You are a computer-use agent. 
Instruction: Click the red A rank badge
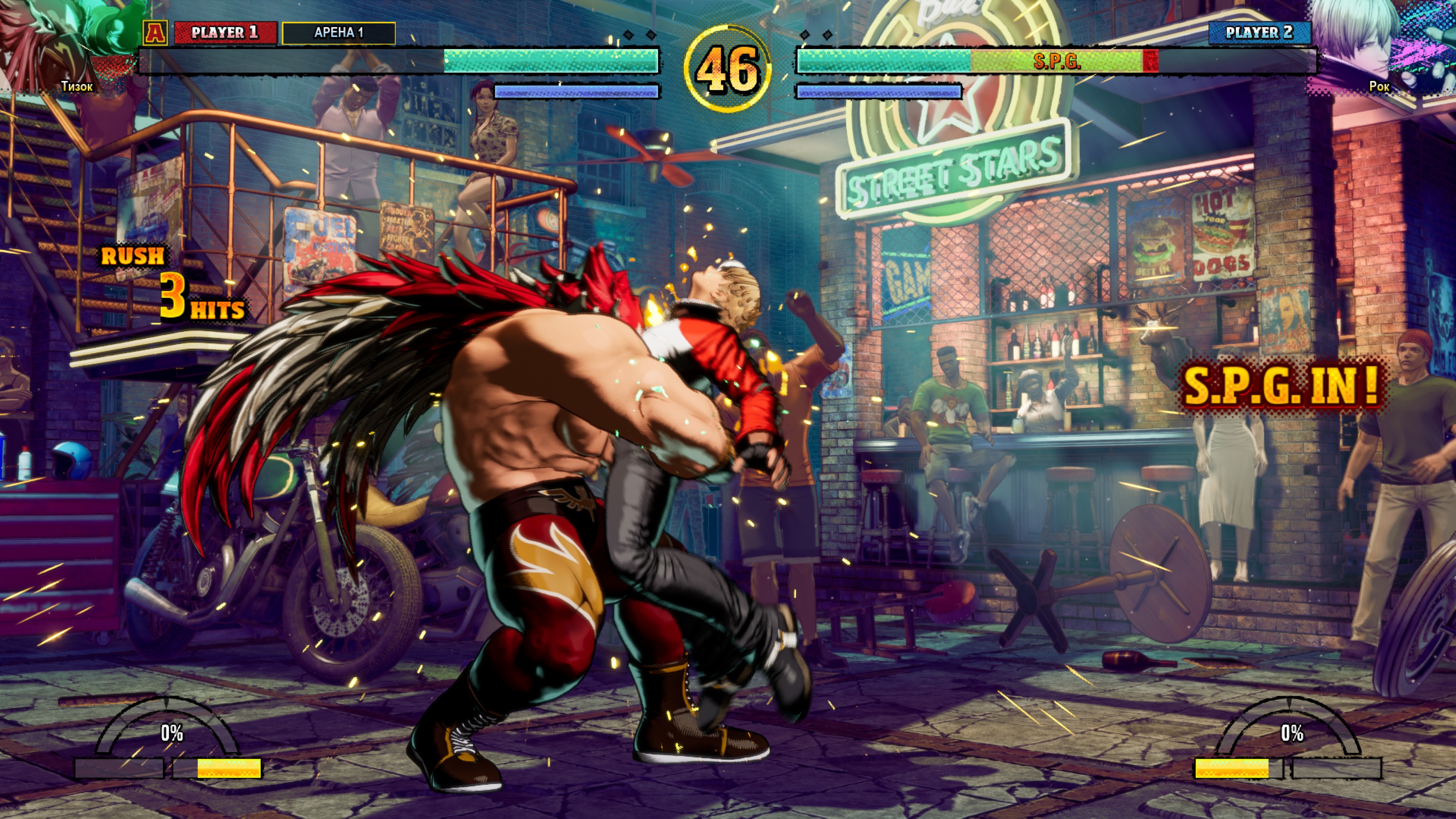[155, 33]
